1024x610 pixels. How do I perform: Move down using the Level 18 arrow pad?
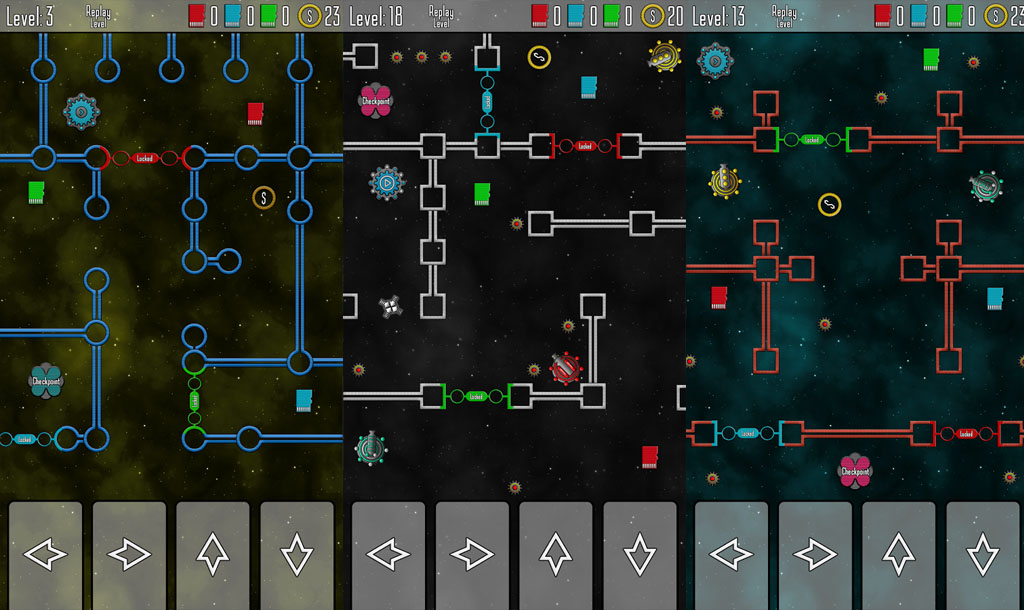tap(640, 553)
